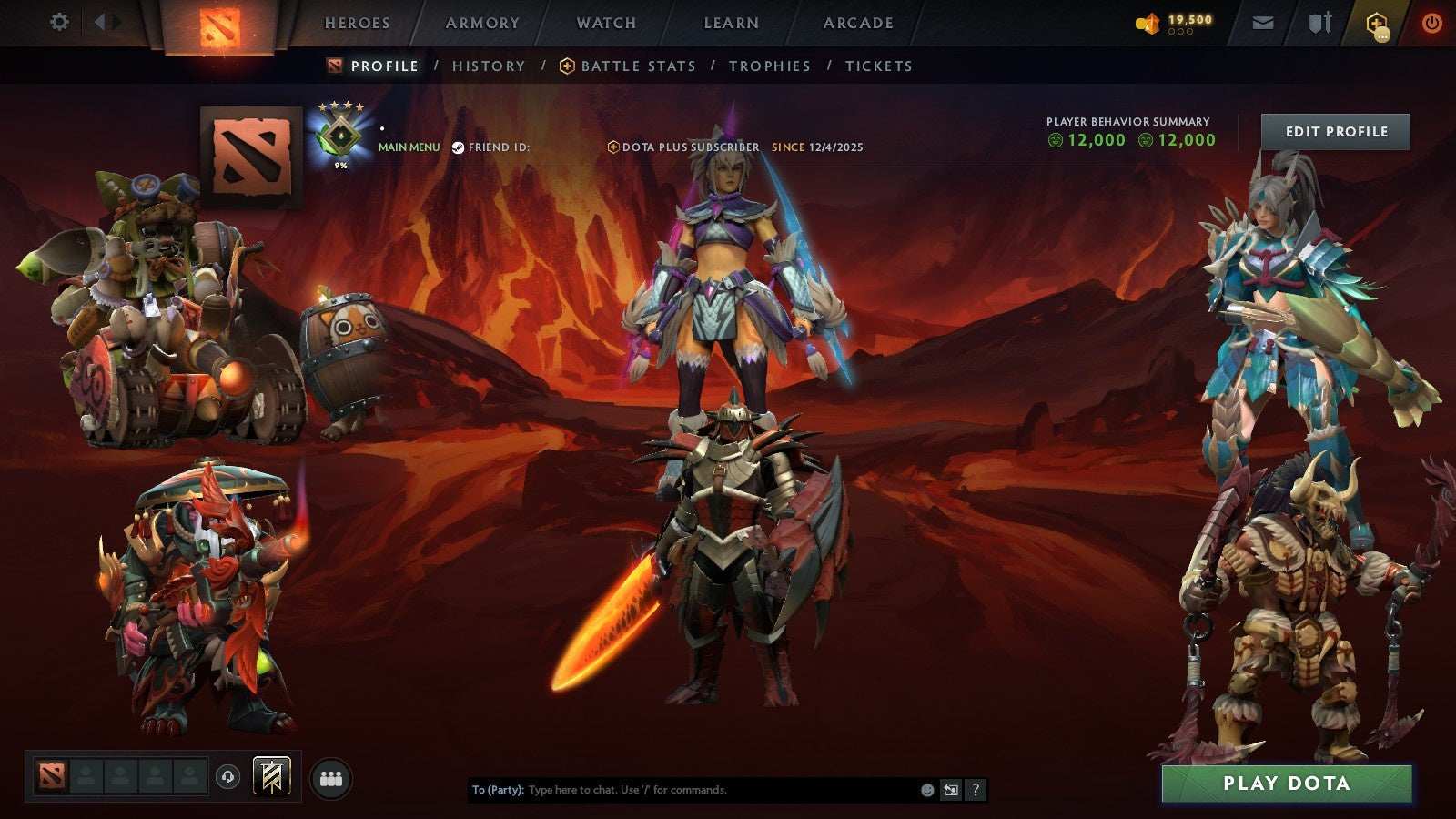The height and width of the screenshot is (819, 1456).
Task: Select your player avatar slot in the party bar
Action: (x=51, y=774)
